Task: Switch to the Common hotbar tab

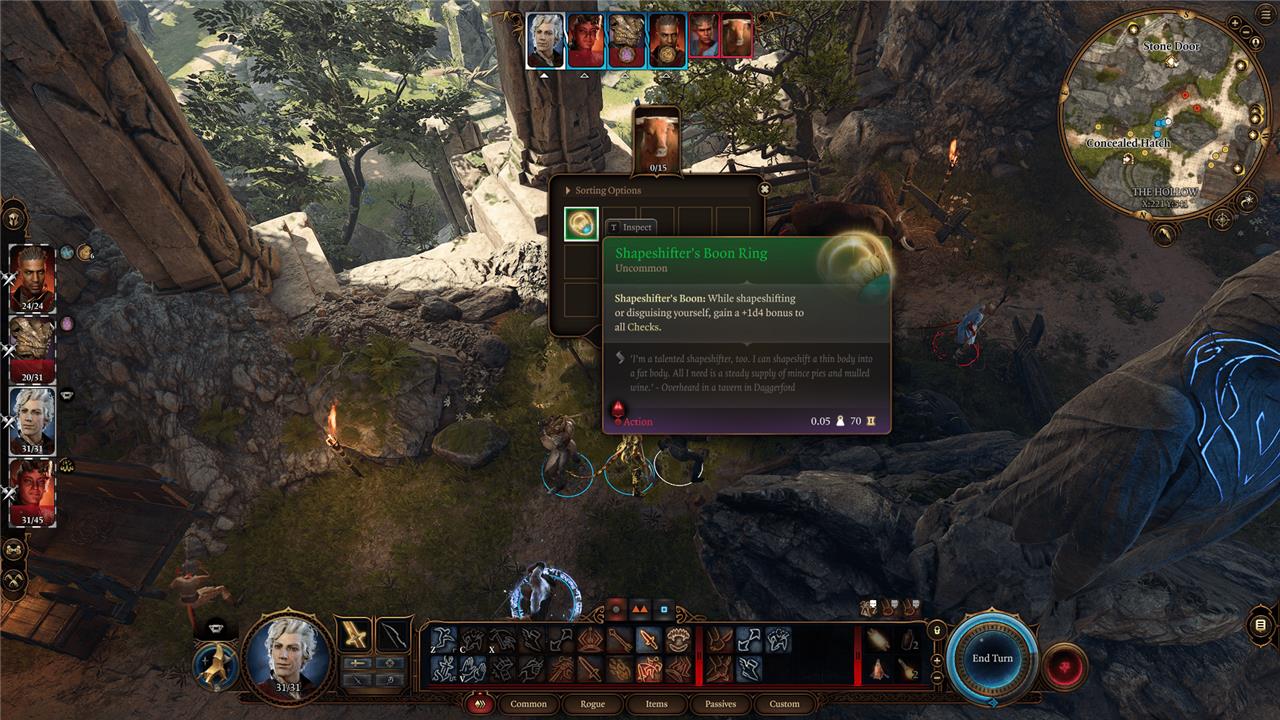Action: [x=528, y=704]
